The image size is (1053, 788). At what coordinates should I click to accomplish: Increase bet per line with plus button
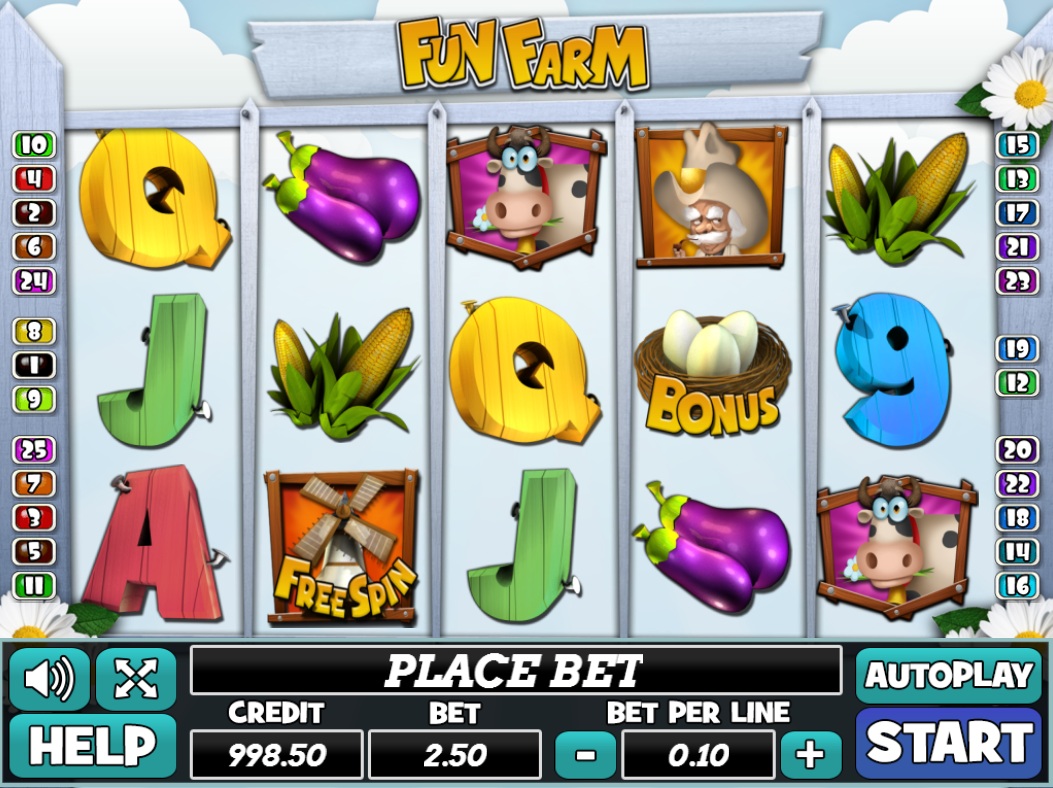810,754
